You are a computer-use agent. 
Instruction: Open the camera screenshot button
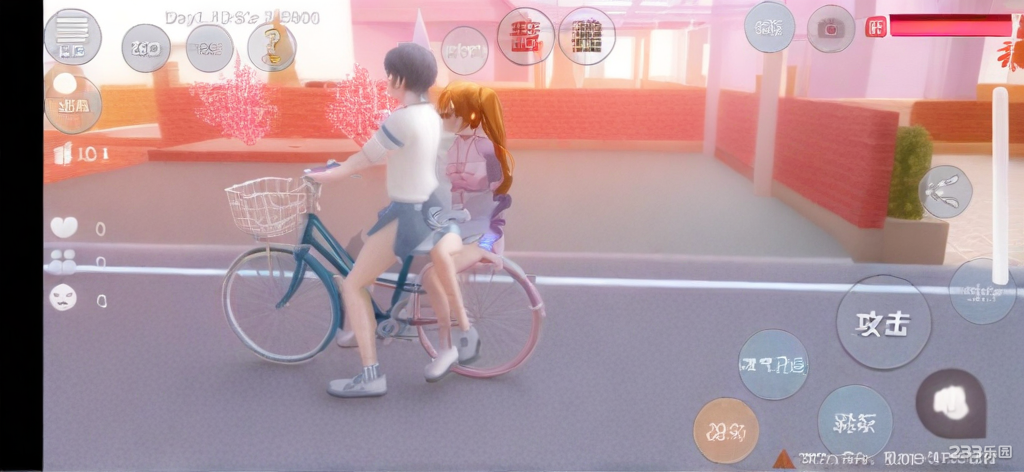[x=831, y=28]
